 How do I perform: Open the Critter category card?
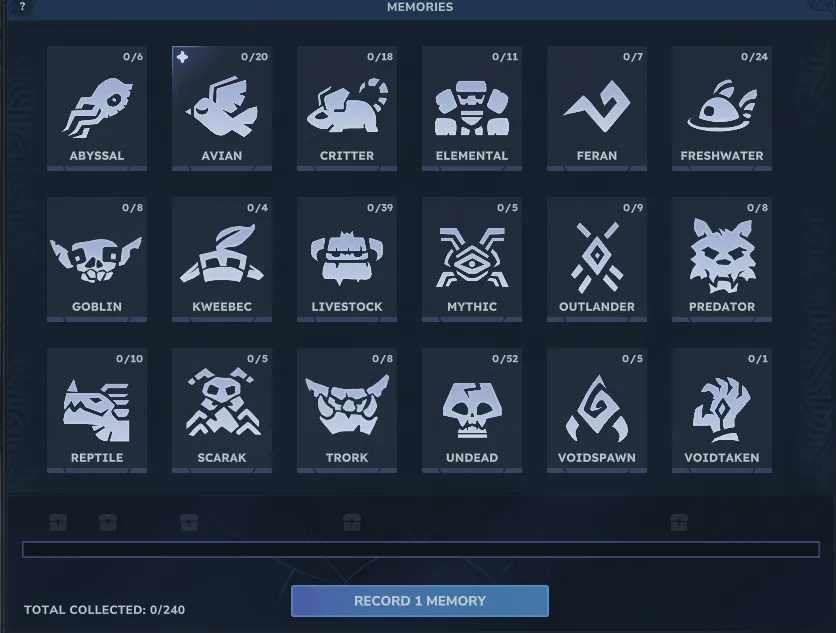coord(347,108)
